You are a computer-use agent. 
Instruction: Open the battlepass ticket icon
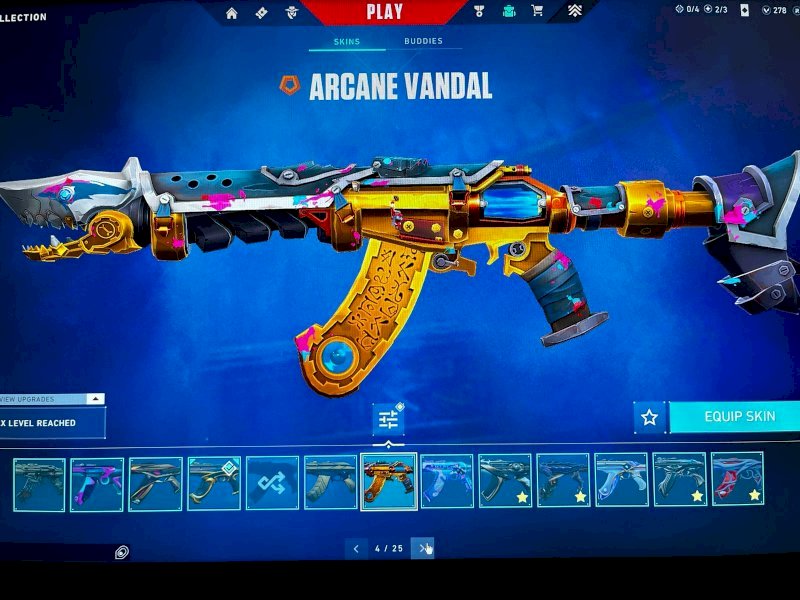[x=261, y=13]
